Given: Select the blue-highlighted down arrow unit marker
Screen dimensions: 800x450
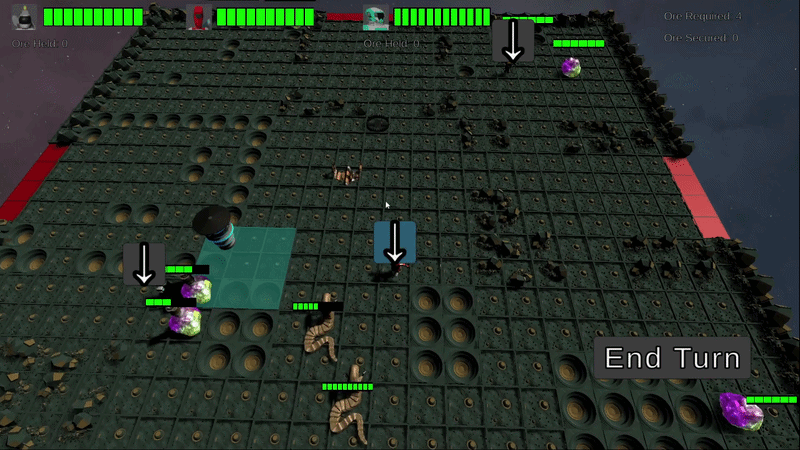Looking at the screenshot, I should [395, 242].
